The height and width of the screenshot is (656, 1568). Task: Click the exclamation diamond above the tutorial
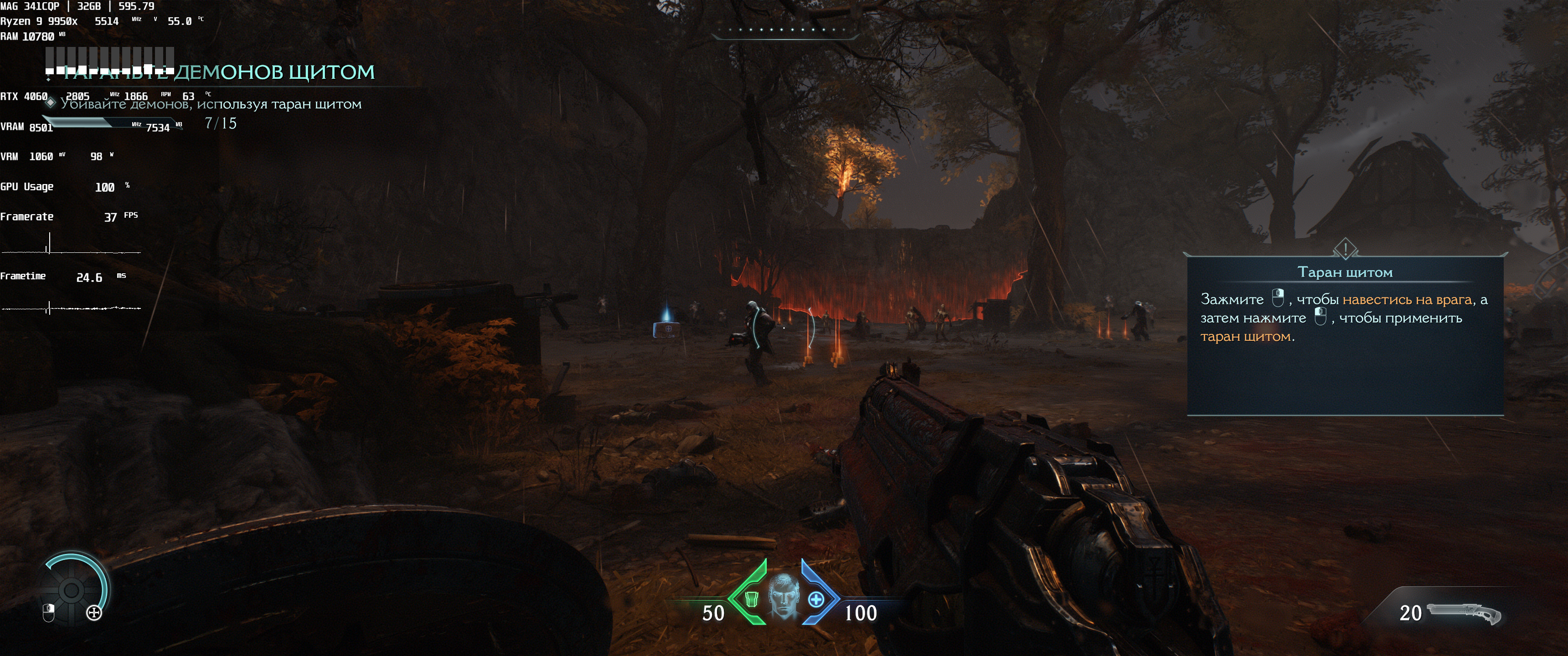(1345, 248)
